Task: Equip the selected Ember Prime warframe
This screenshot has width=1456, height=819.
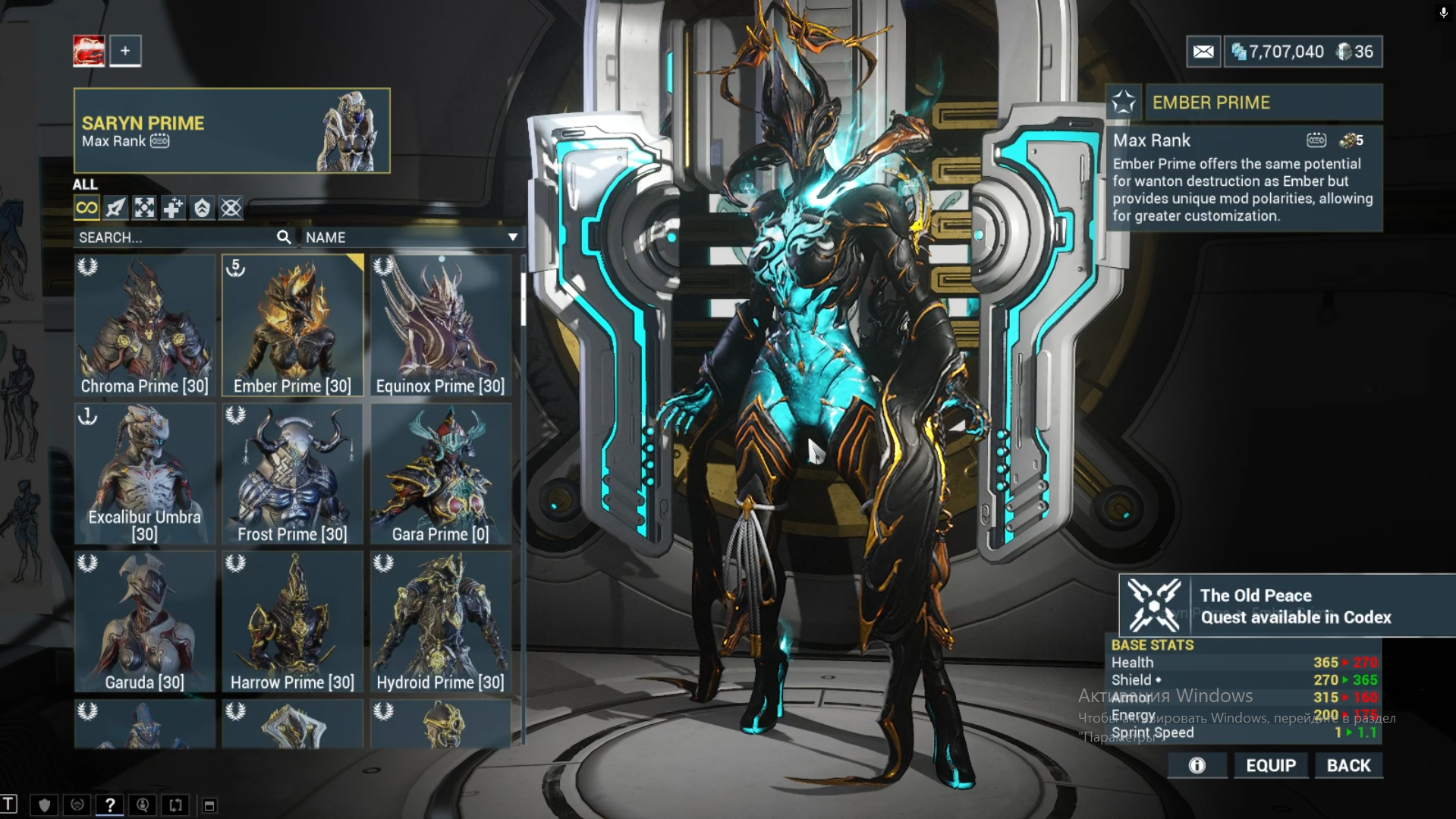Action: coord(1271,765)
